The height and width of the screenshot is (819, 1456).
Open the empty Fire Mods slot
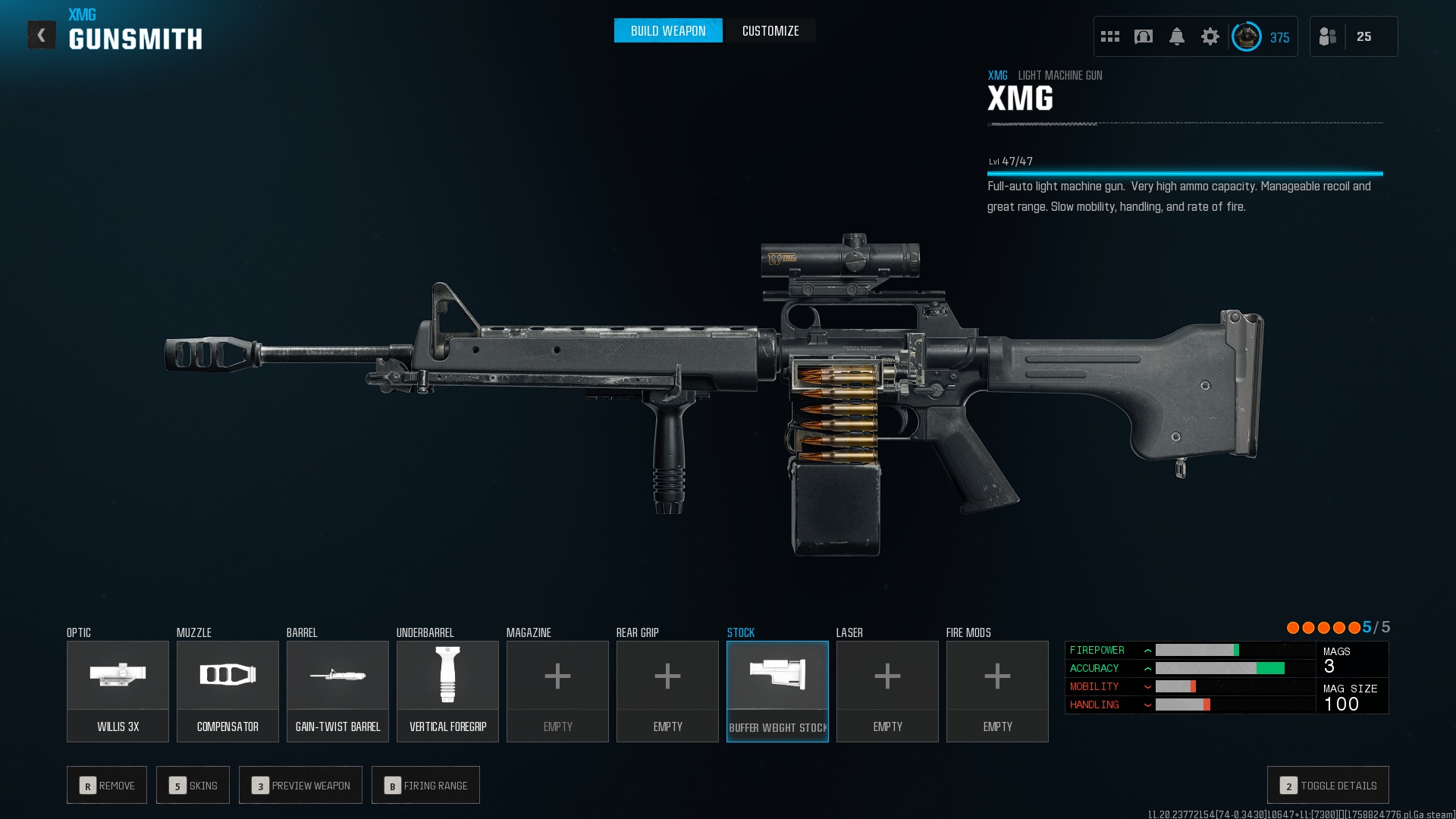997,691
